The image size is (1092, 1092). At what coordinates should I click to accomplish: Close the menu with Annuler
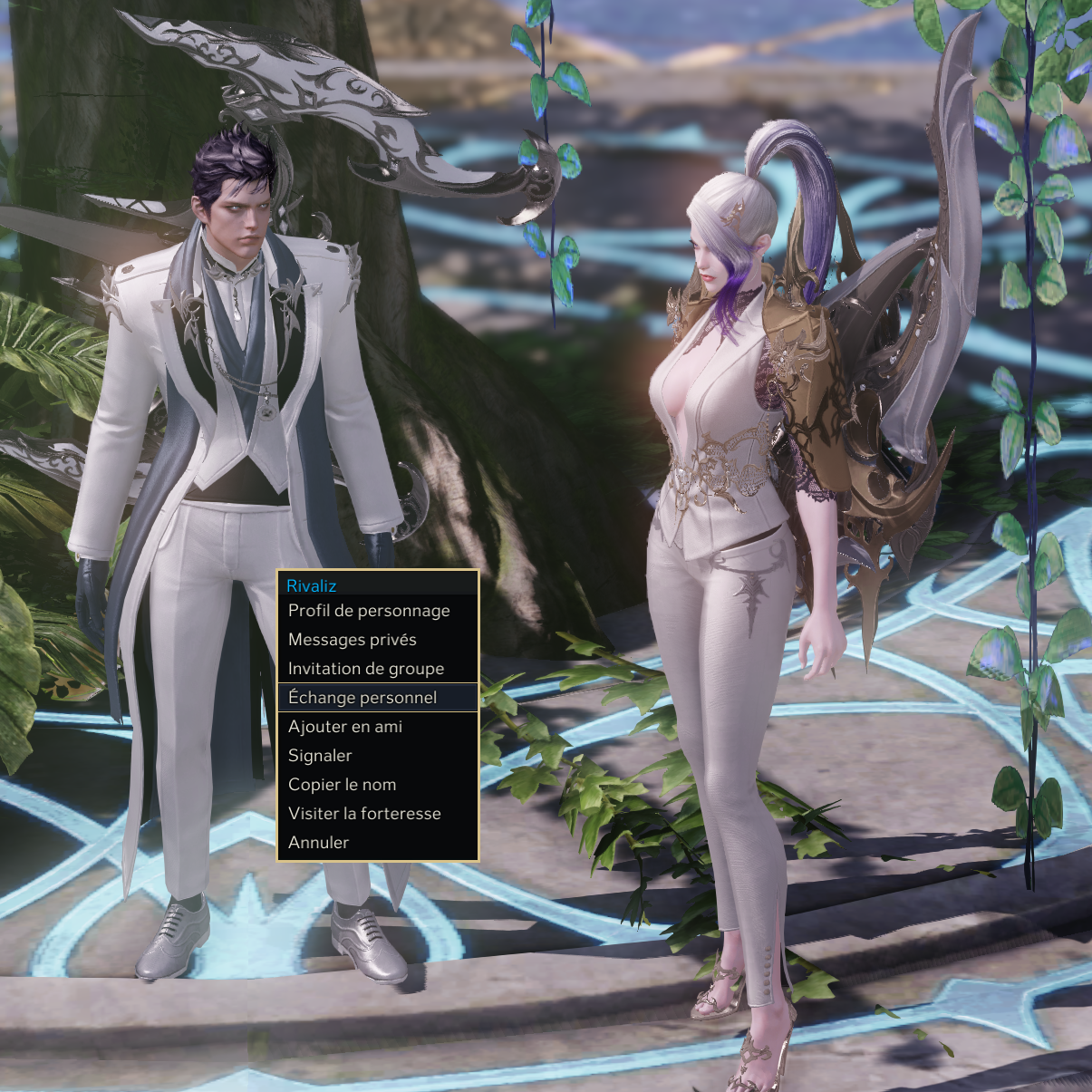[x=318, y=843]
